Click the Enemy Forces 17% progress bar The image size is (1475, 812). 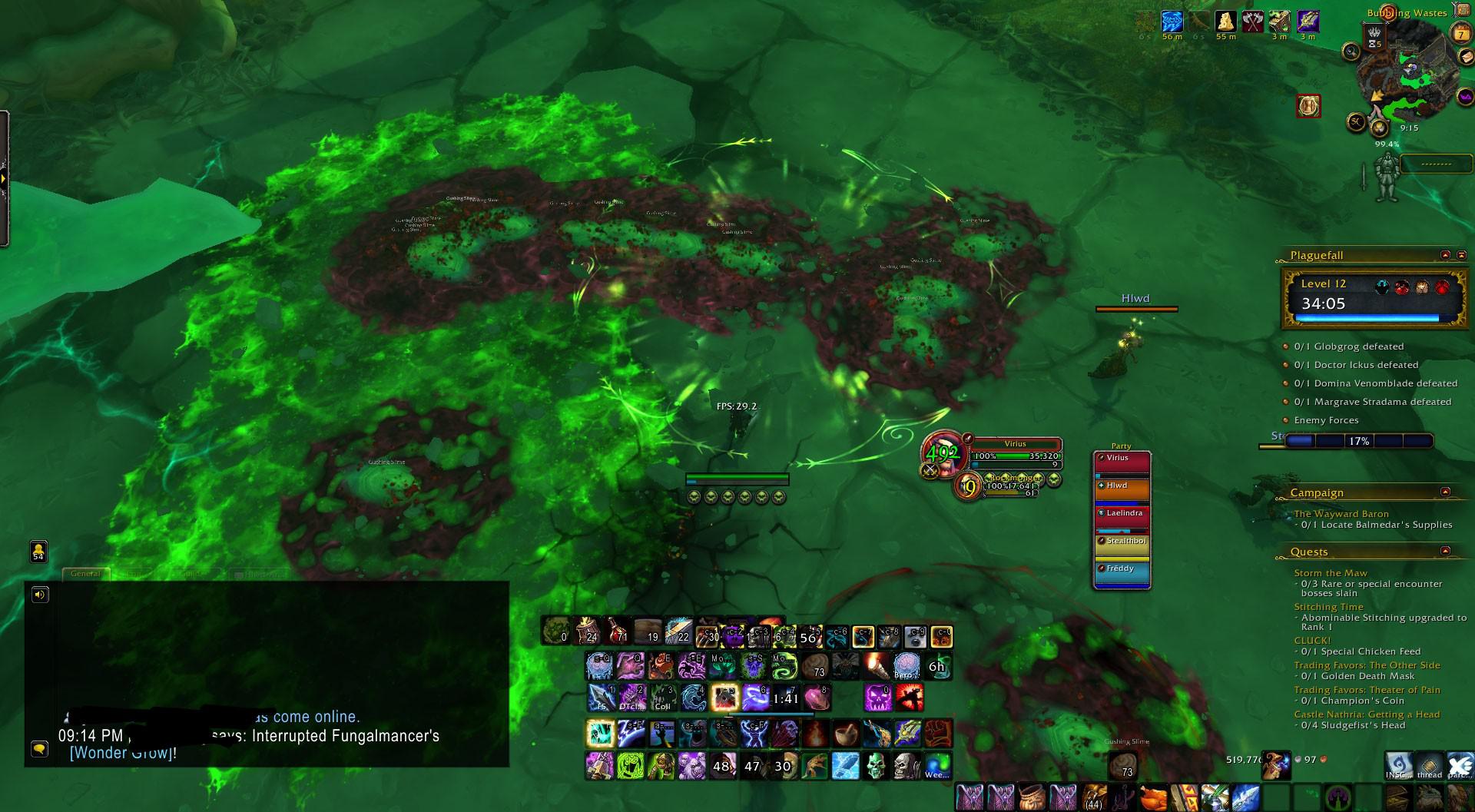[x=1360, y=441]
